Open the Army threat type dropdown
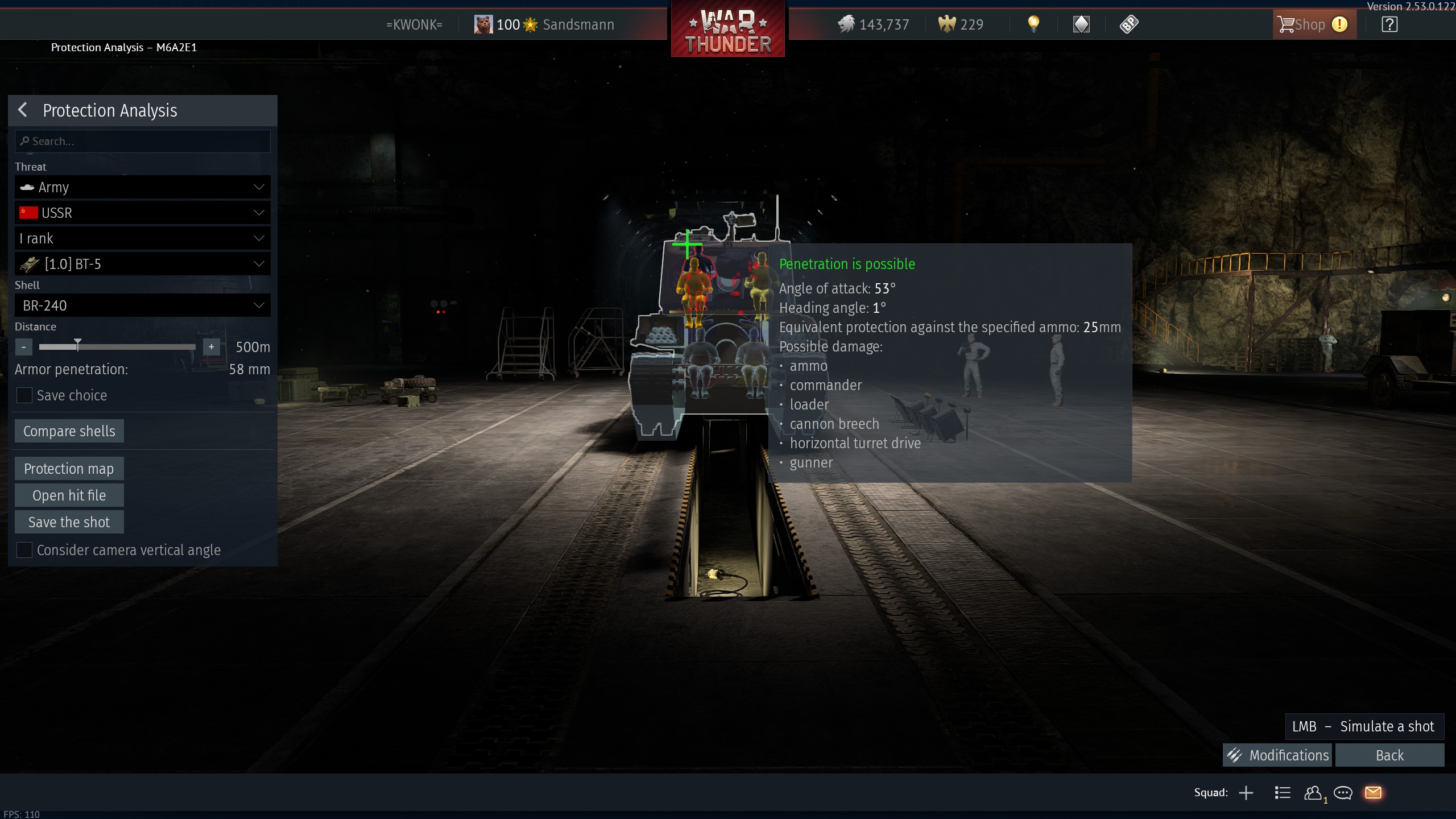Screen dimensions: 1456x819 pos(142,187)
